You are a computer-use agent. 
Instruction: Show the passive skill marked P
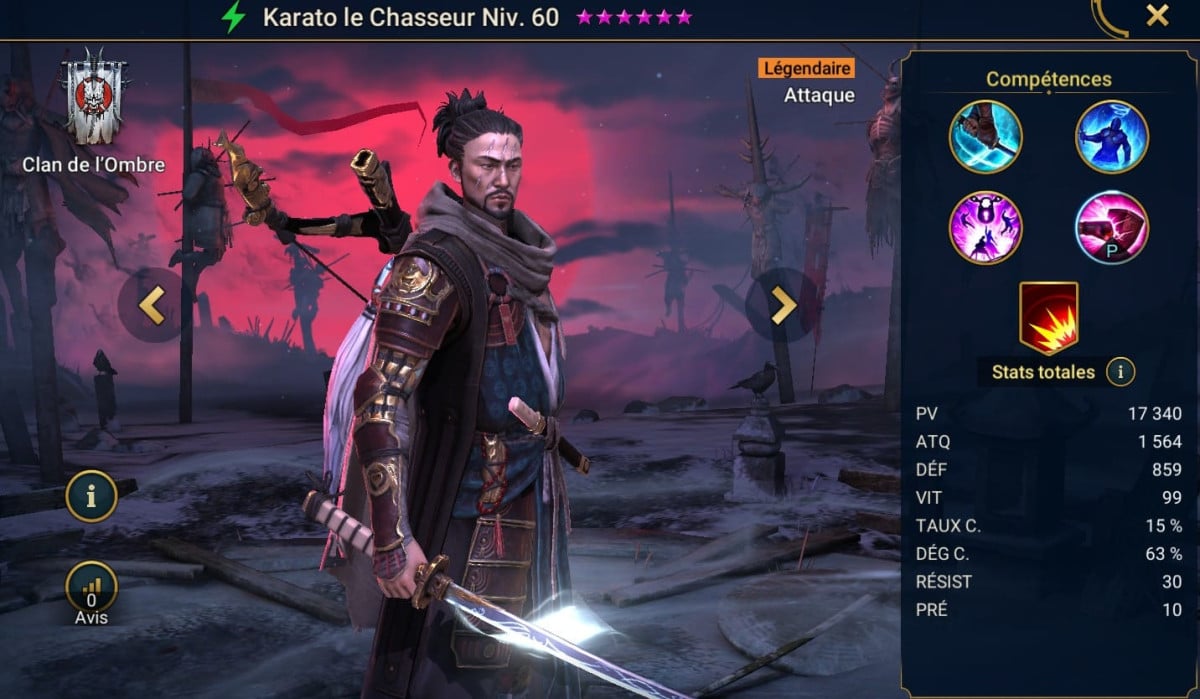tap(1112, 227)
